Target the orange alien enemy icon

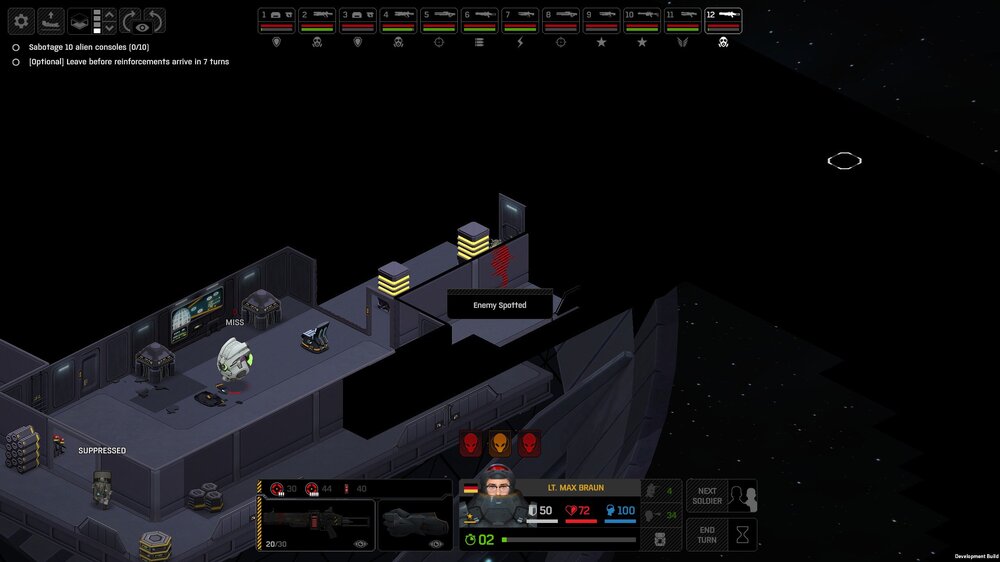click(x=499, y=444)
